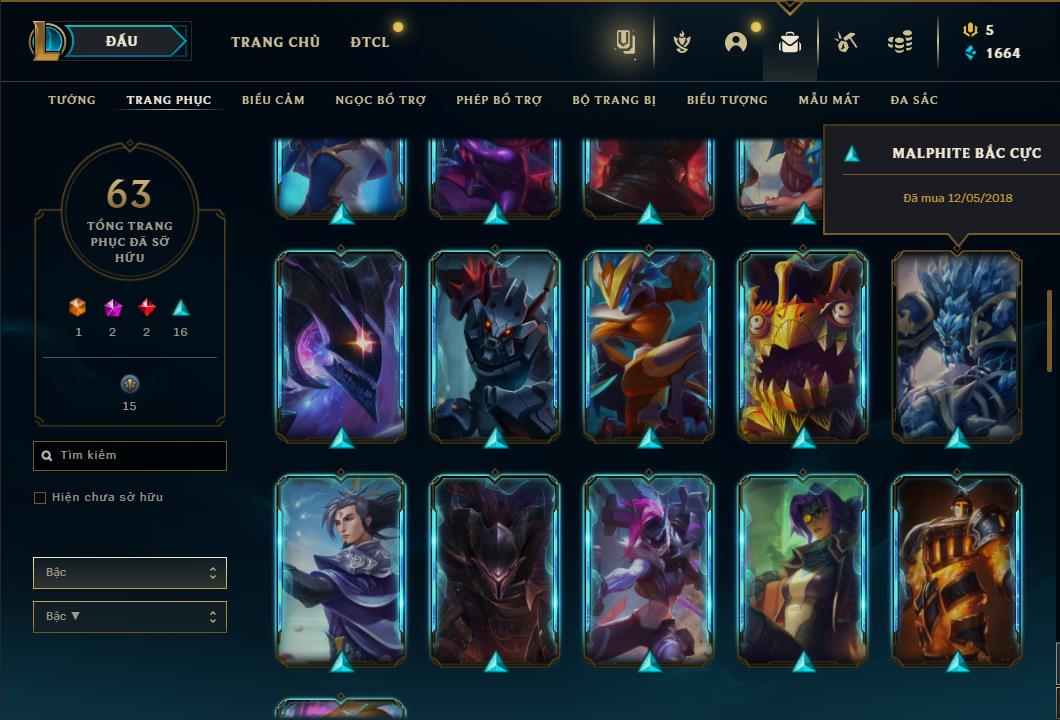This screenshot has height=720, width=1060.
Task: Click the Tìm kiếm search field
Action: coord(130,456)
